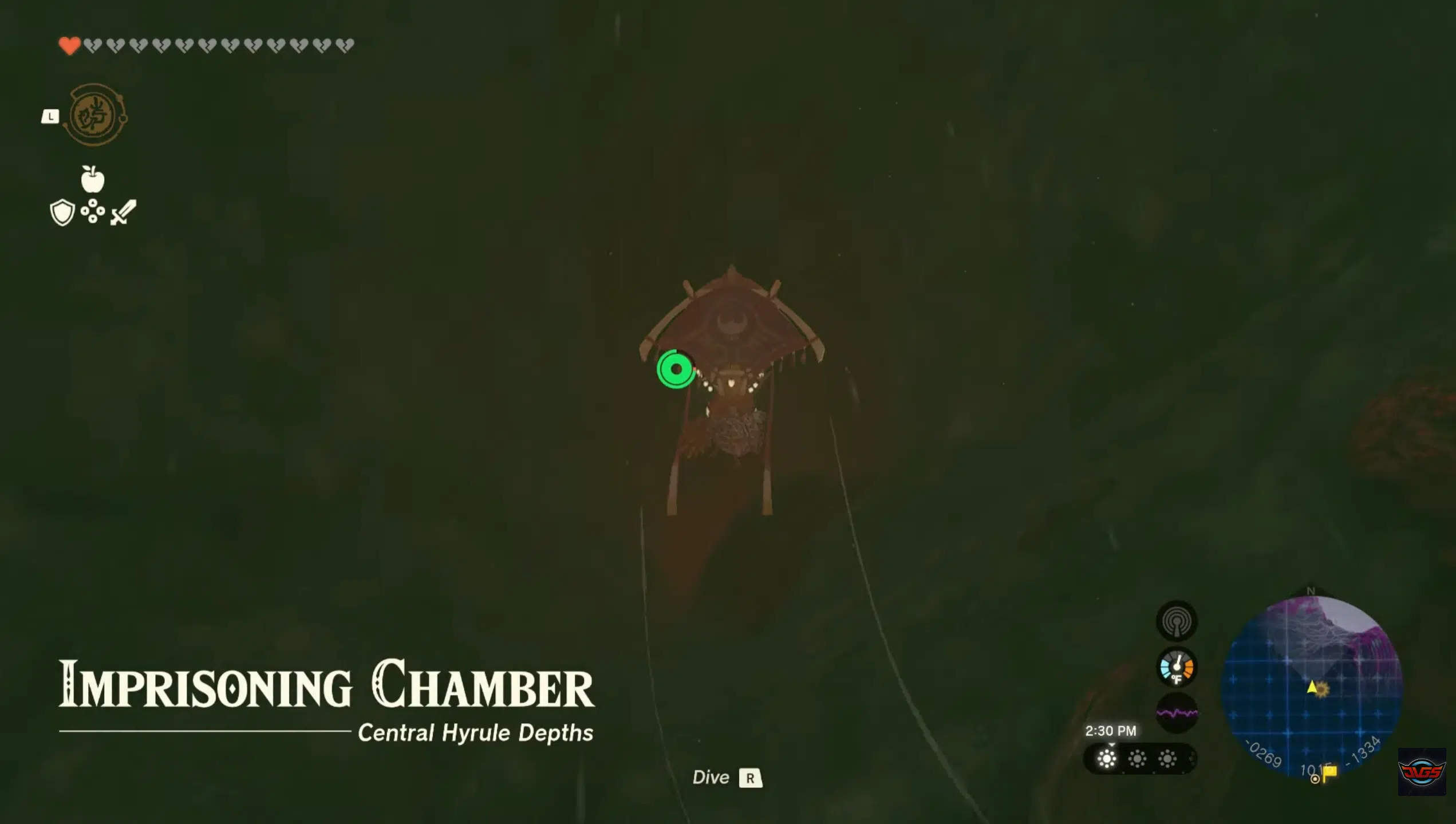Click the JGS logo watermark in the corner
This screenshot has width=1456, height=824.
[1421, 773]
